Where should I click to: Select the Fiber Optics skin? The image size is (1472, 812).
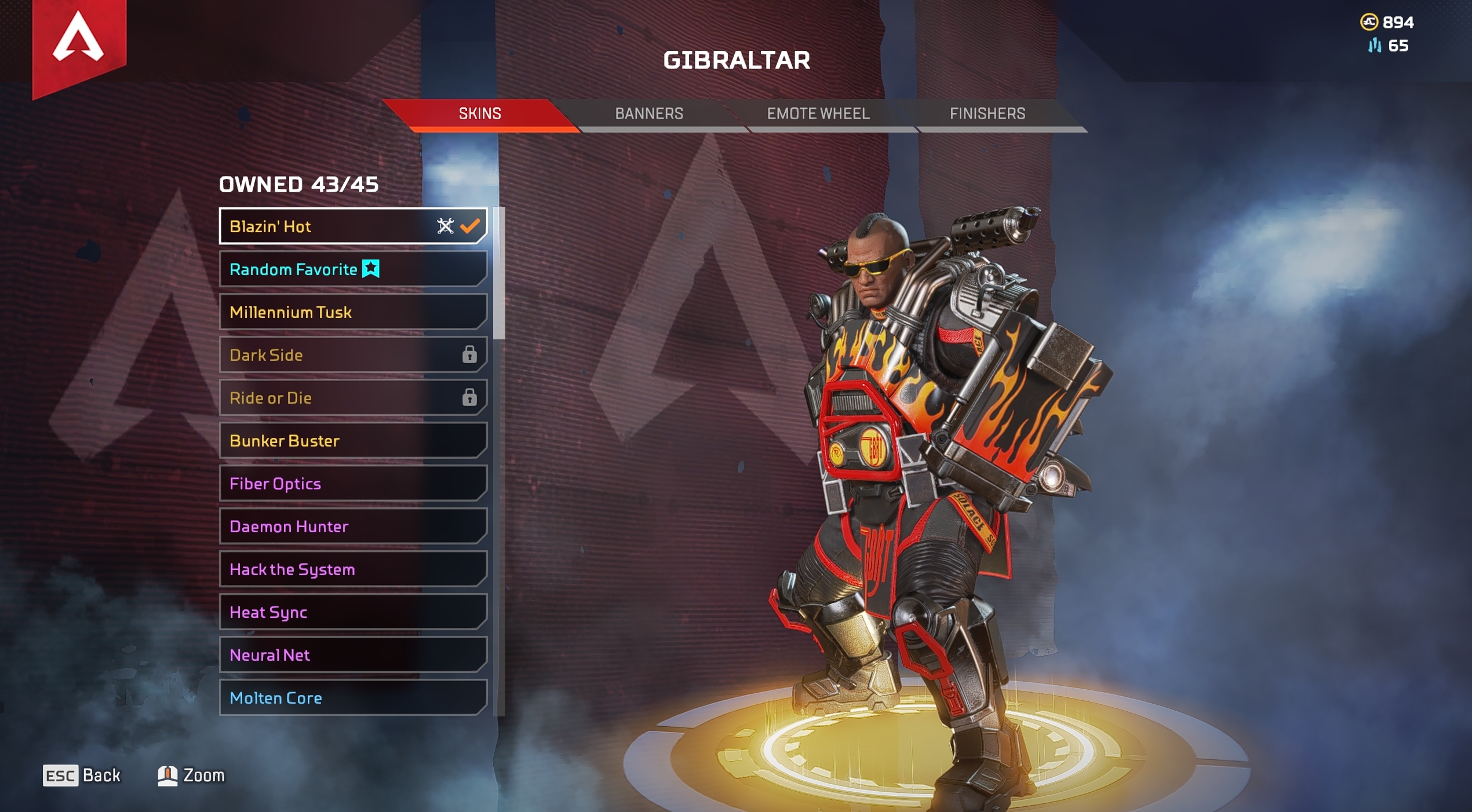tap(352, 483)
